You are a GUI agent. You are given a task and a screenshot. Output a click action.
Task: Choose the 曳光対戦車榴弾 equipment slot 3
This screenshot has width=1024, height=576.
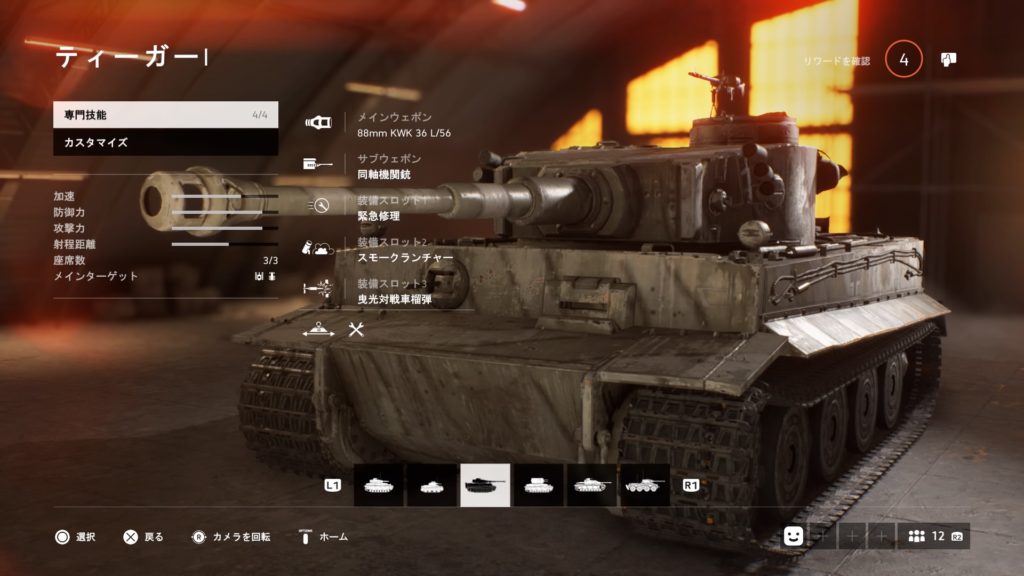[x=393, y=292]
